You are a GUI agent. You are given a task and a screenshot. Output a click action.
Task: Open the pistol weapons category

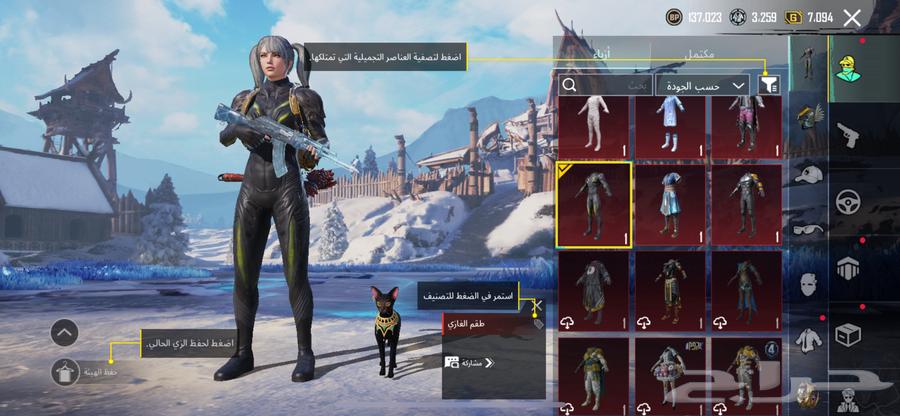coord(846,134)
